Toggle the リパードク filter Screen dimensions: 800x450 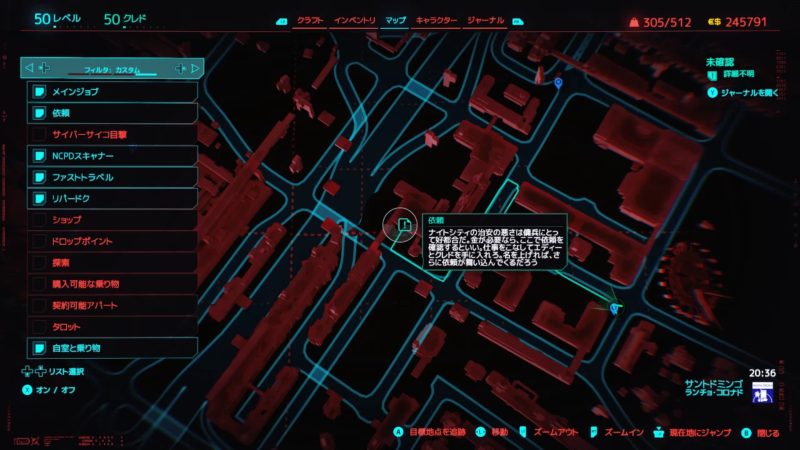pos(112,198)
